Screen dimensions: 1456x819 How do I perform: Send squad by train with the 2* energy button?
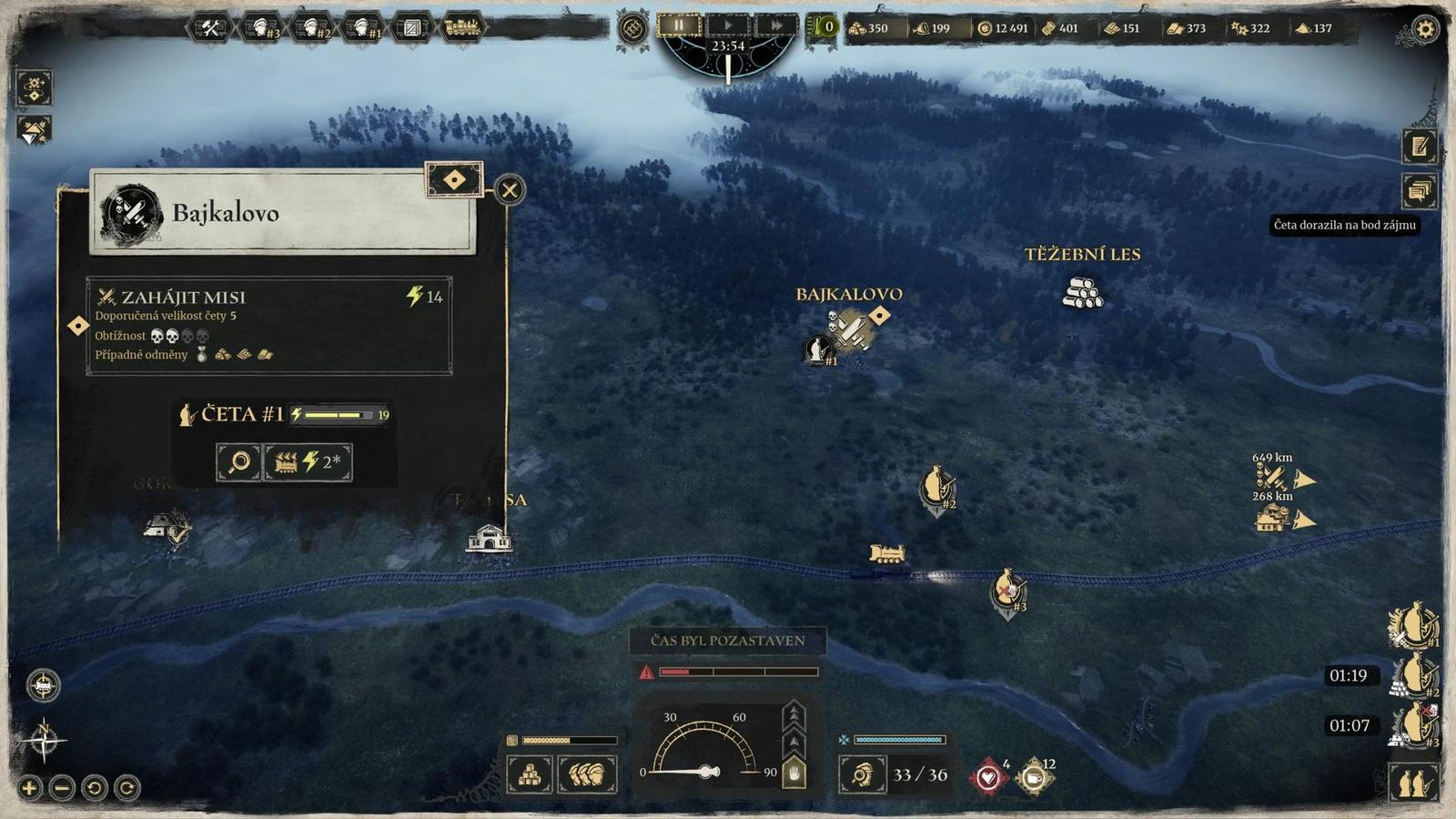click(x=308, y=462)
